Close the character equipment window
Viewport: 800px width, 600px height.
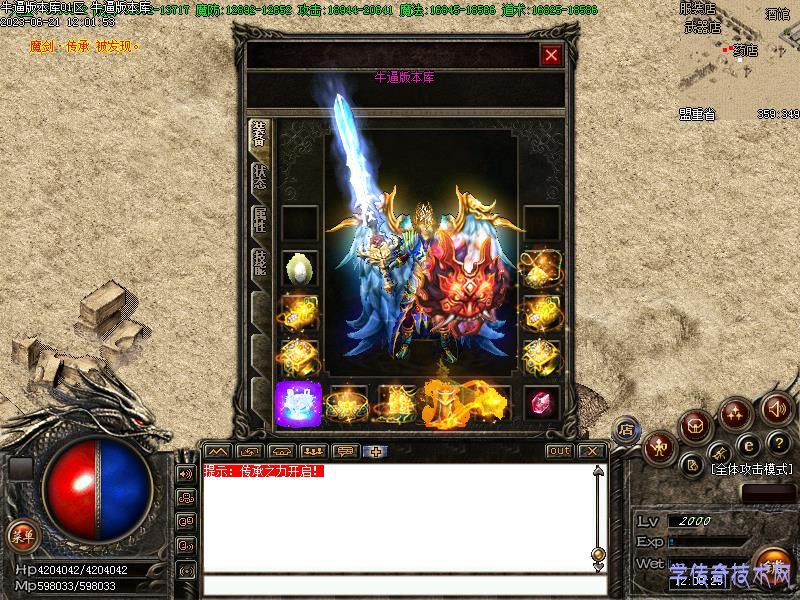[x=550, y=56]
